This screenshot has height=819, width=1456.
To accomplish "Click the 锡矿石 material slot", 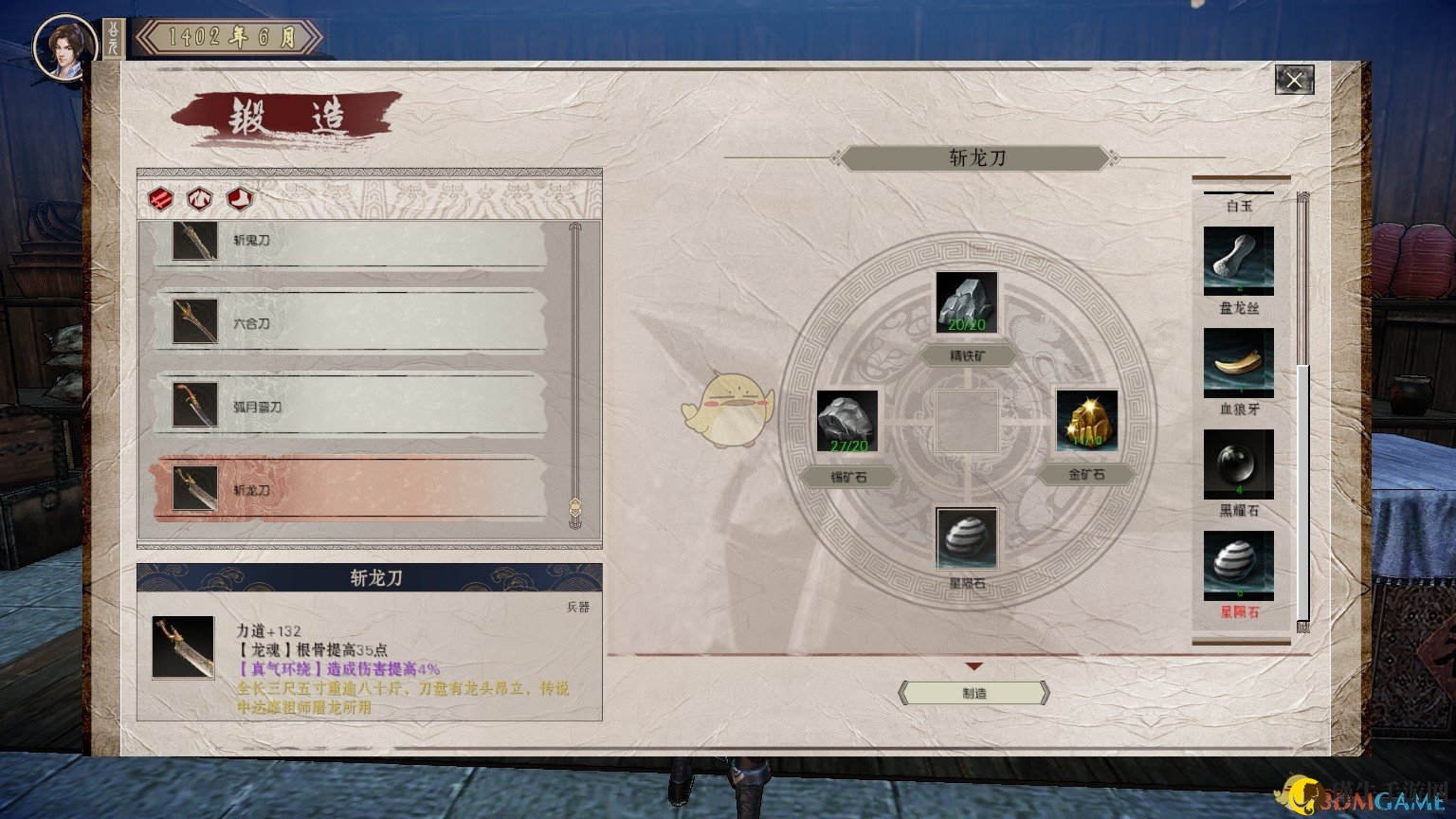I will click(x=848, y=419).
